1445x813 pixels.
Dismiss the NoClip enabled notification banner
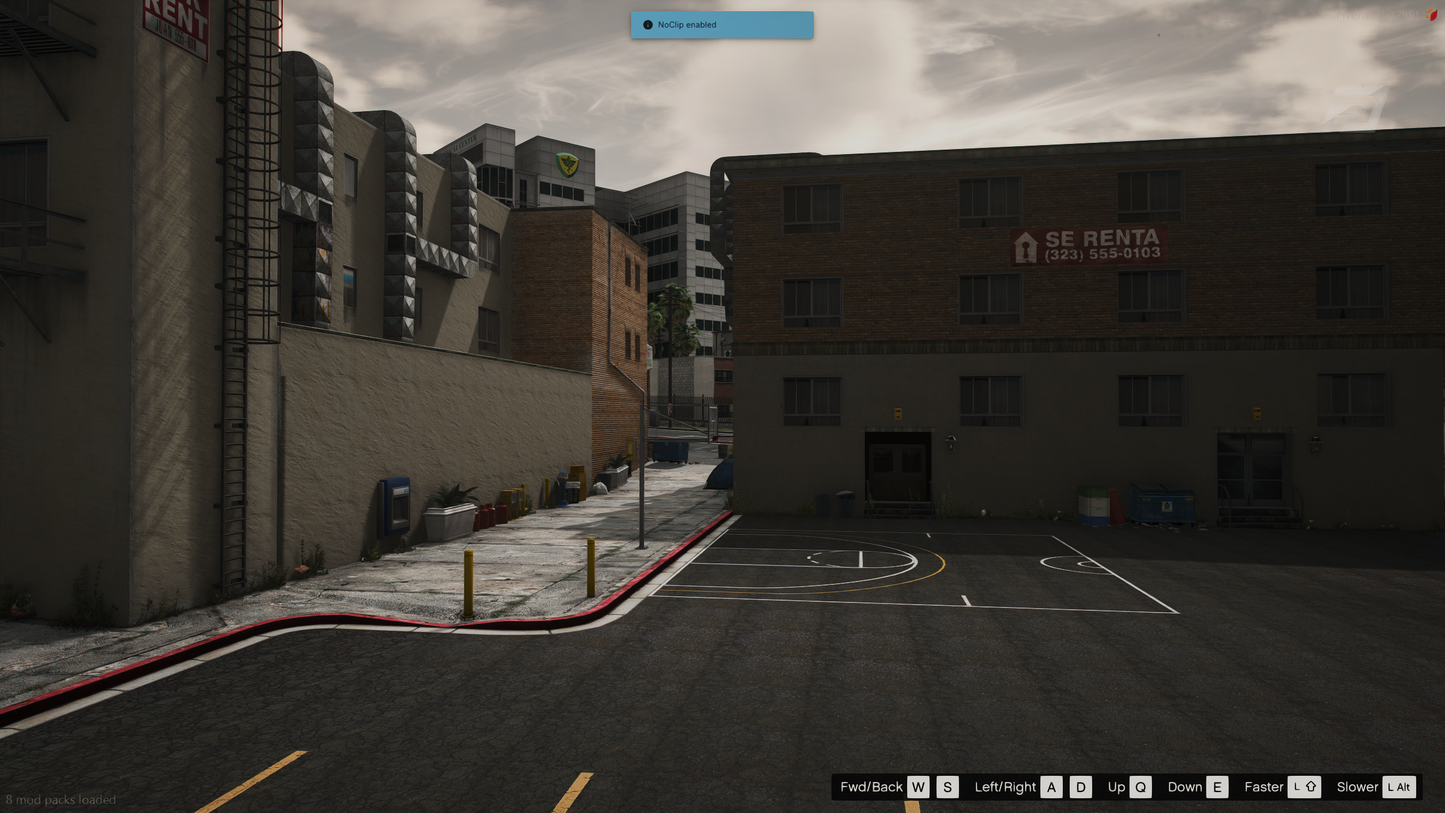721,24
